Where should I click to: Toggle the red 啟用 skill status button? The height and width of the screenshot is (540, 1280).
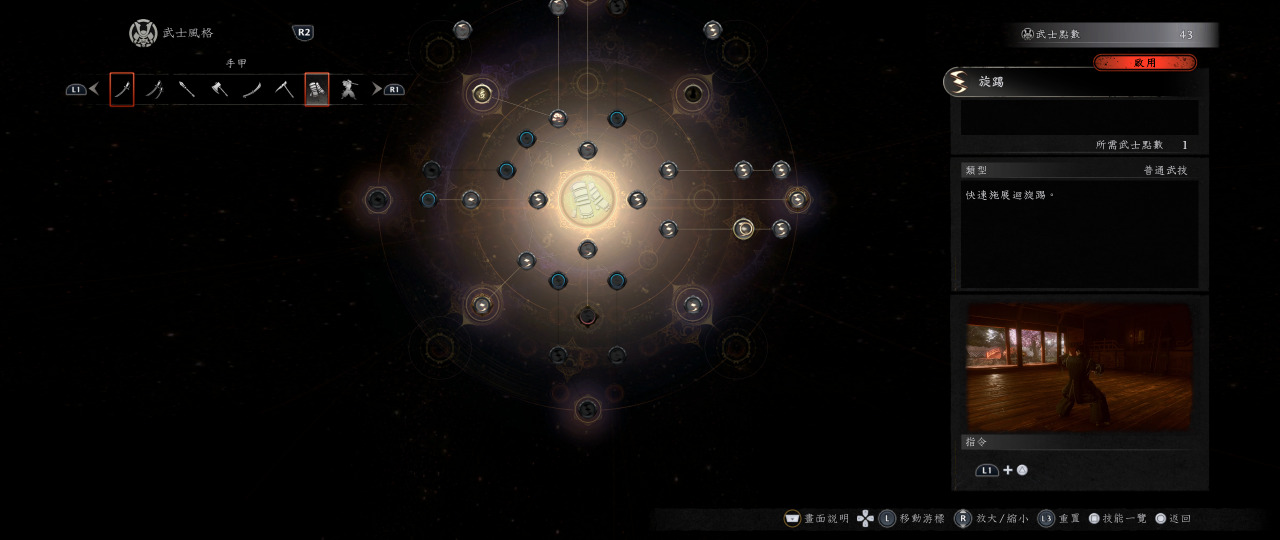[1144, 62]
